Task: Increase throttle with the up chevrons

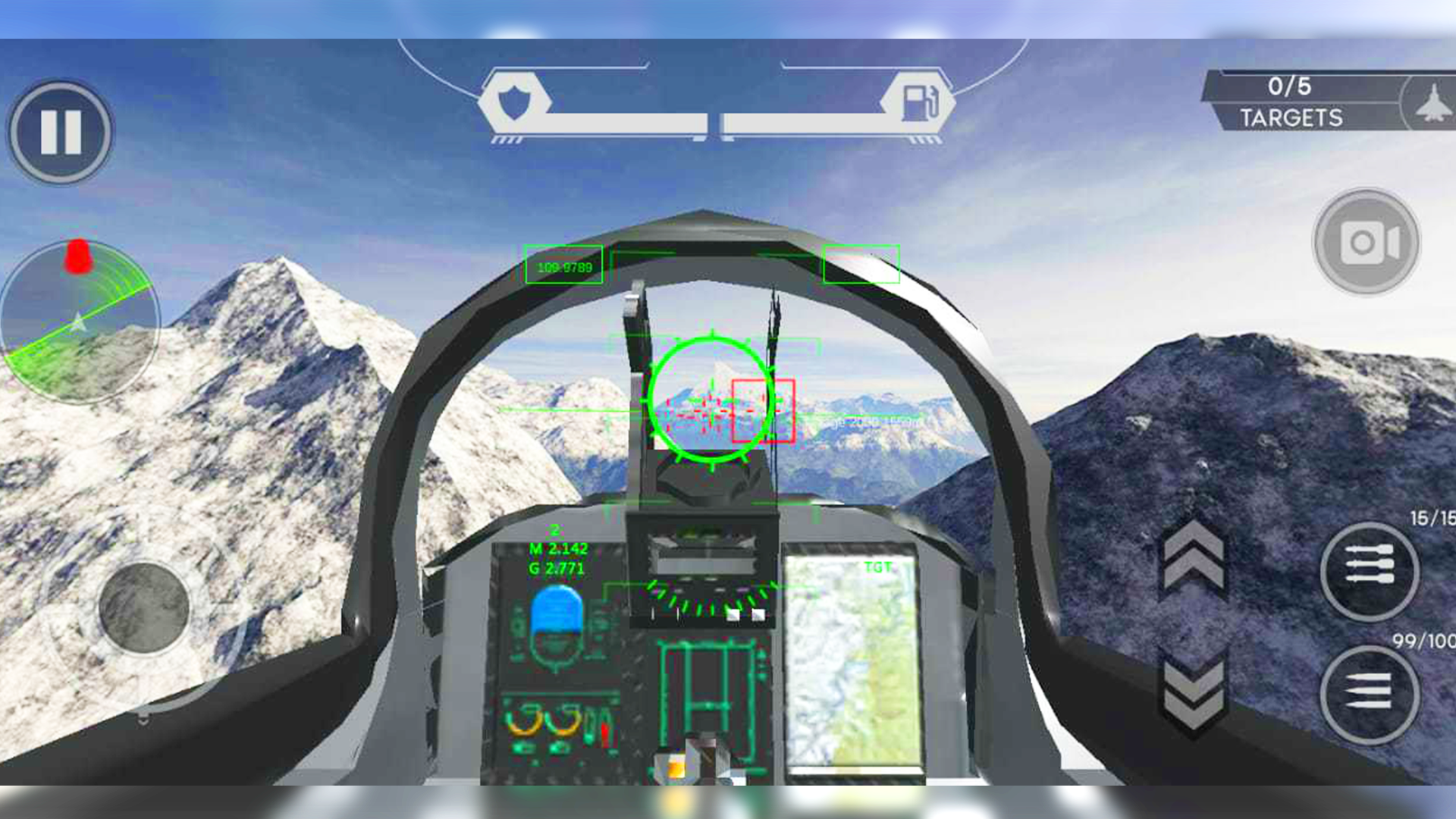Action: (x=1193, y=554)
